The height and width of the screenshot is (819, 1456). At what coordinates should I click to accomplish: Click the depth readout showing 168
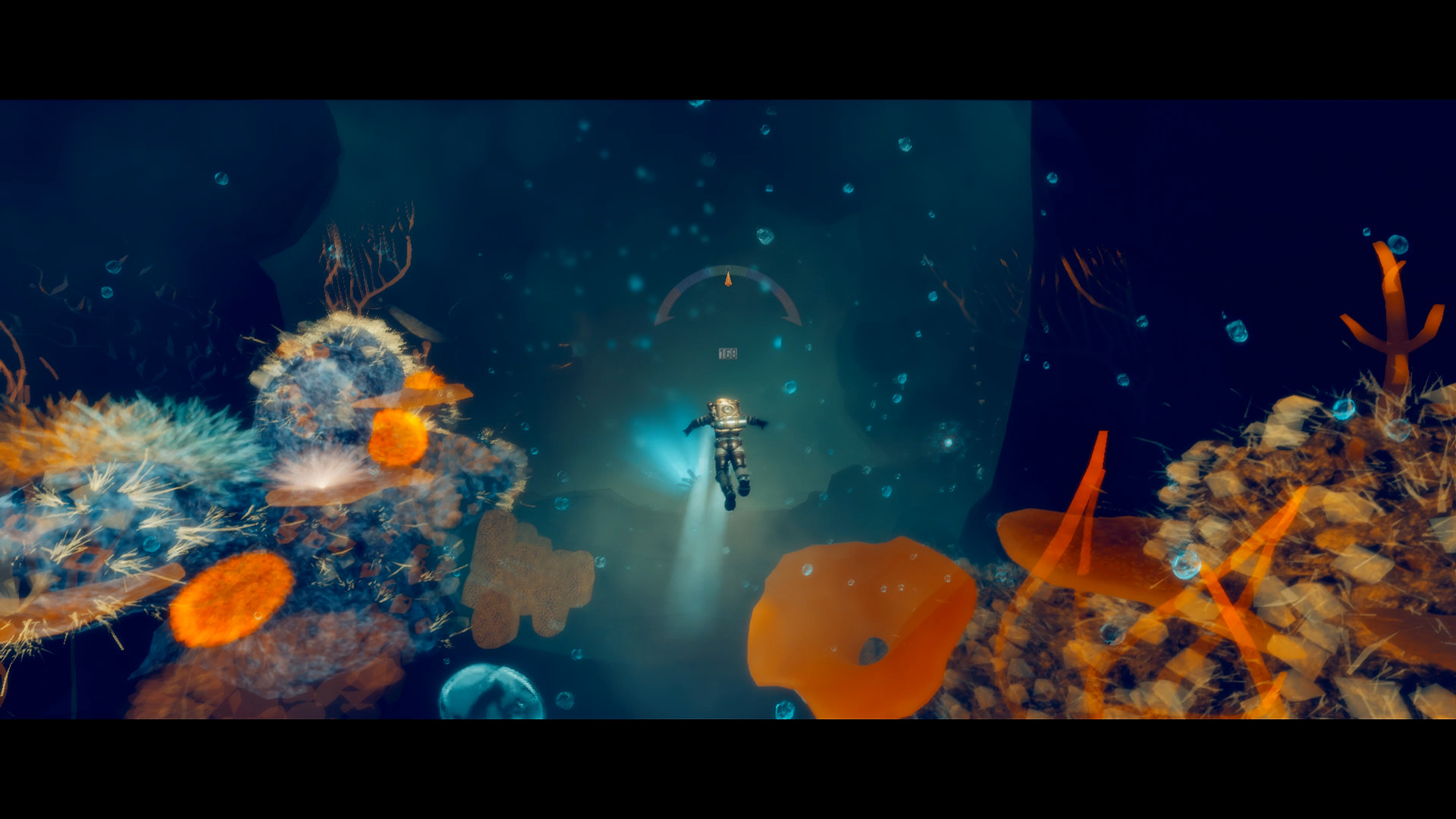[728, 352]
